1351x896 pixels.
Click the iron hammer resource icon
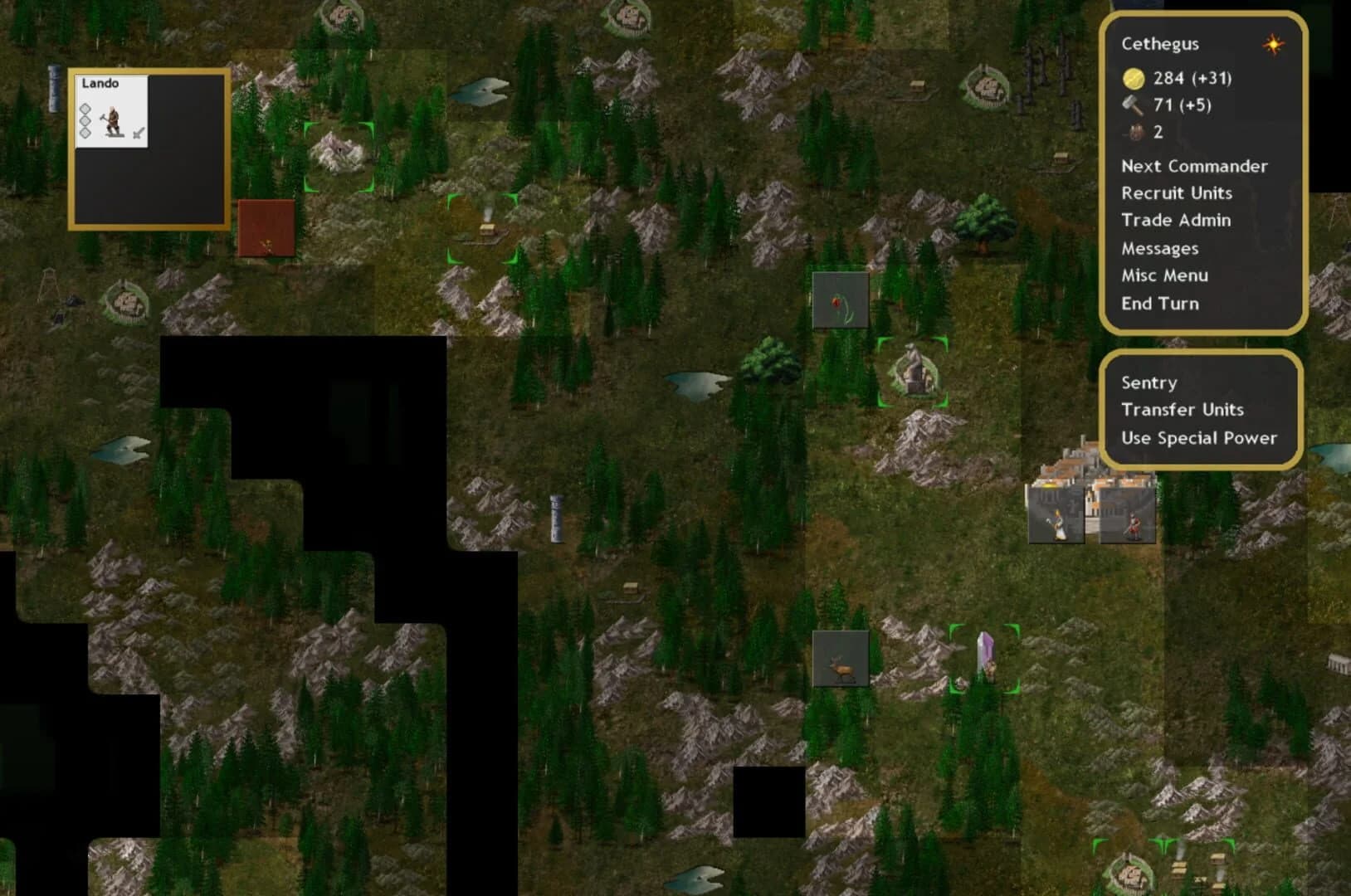pyautogui.click(x=1134, y=105)
